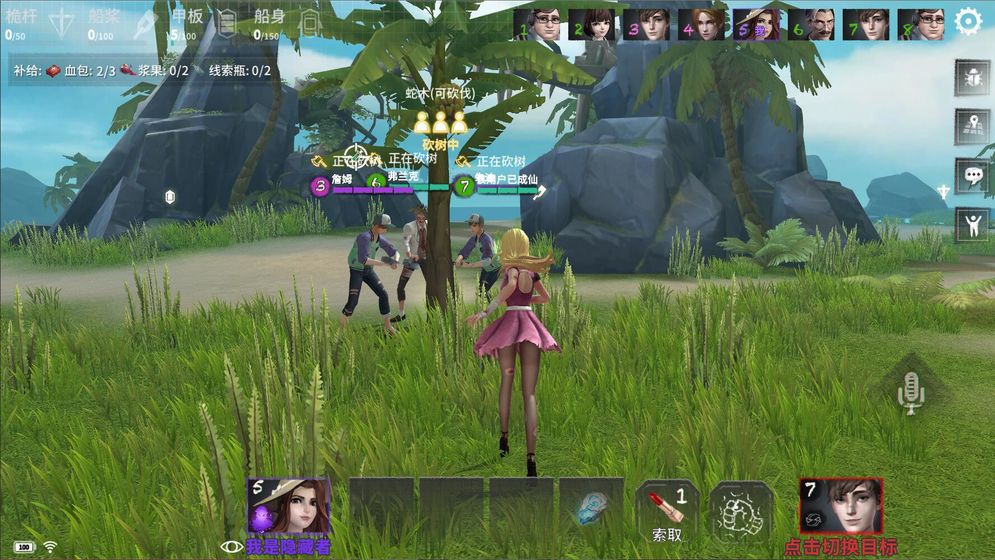Choose player 3 portrait in the top bar
The image size is (995, 560).
pos(647,23)
